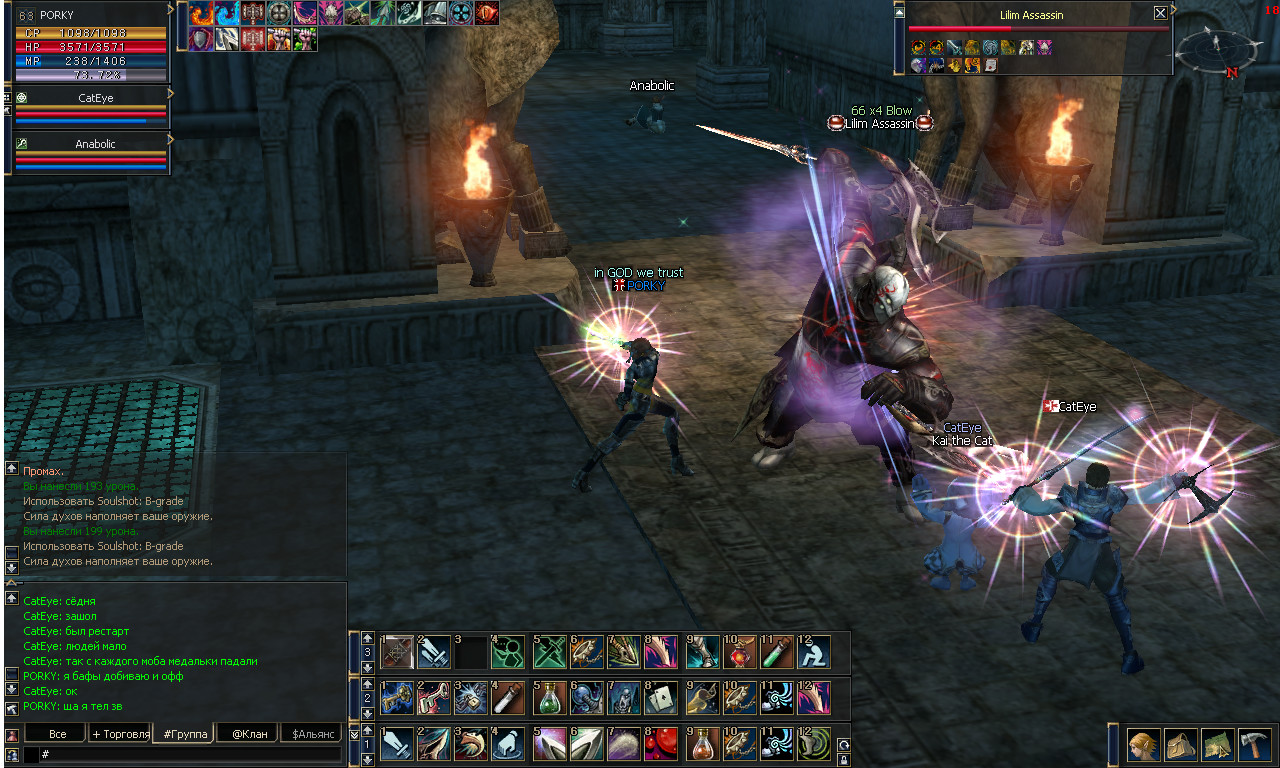Use the sit-down action on hotbar three
Screen dimensions: 1280x768
(814, 652)
